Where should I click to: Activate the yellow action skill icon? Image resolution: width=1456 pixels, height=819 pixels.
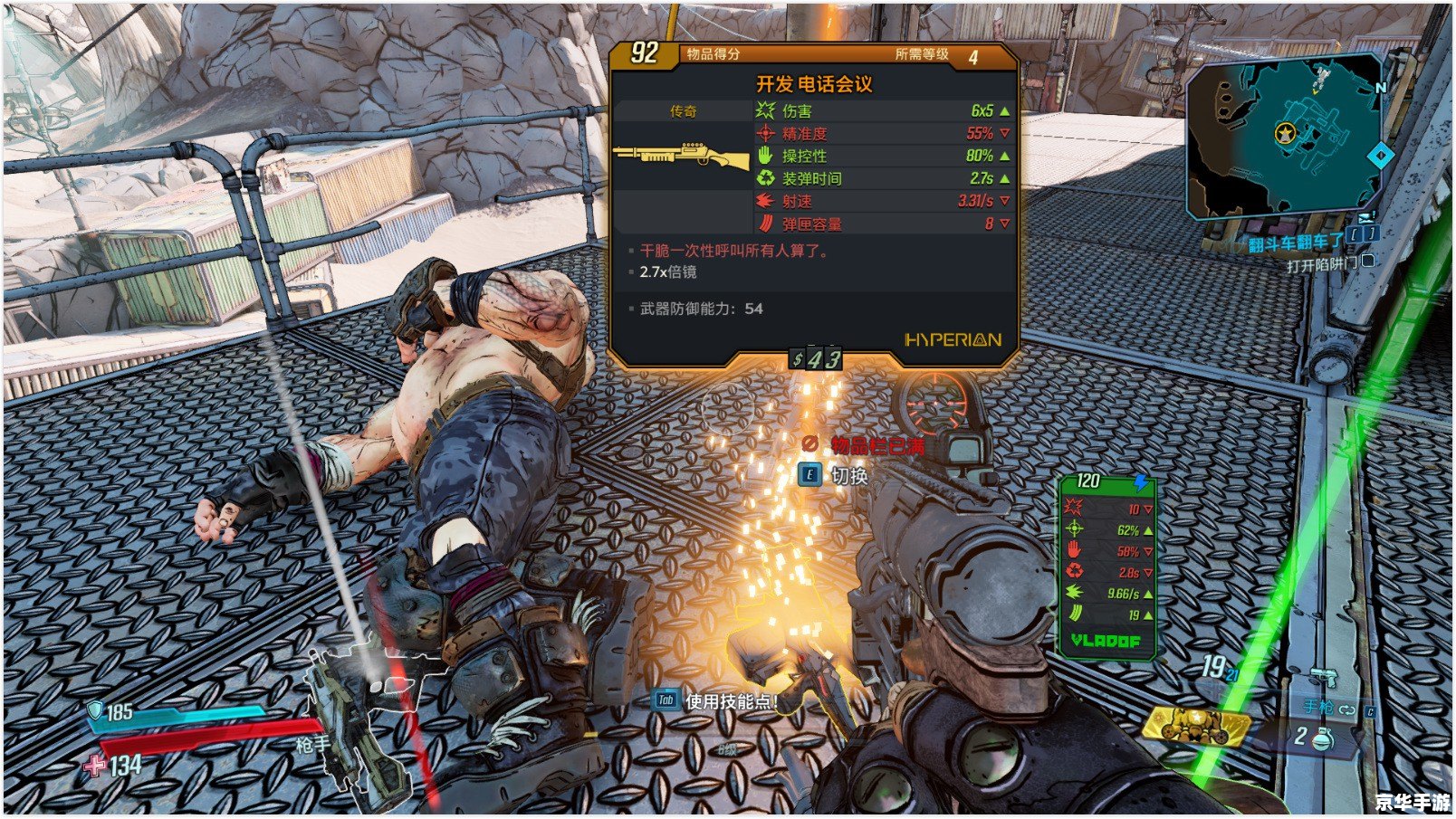click(x=1195, y=724)
